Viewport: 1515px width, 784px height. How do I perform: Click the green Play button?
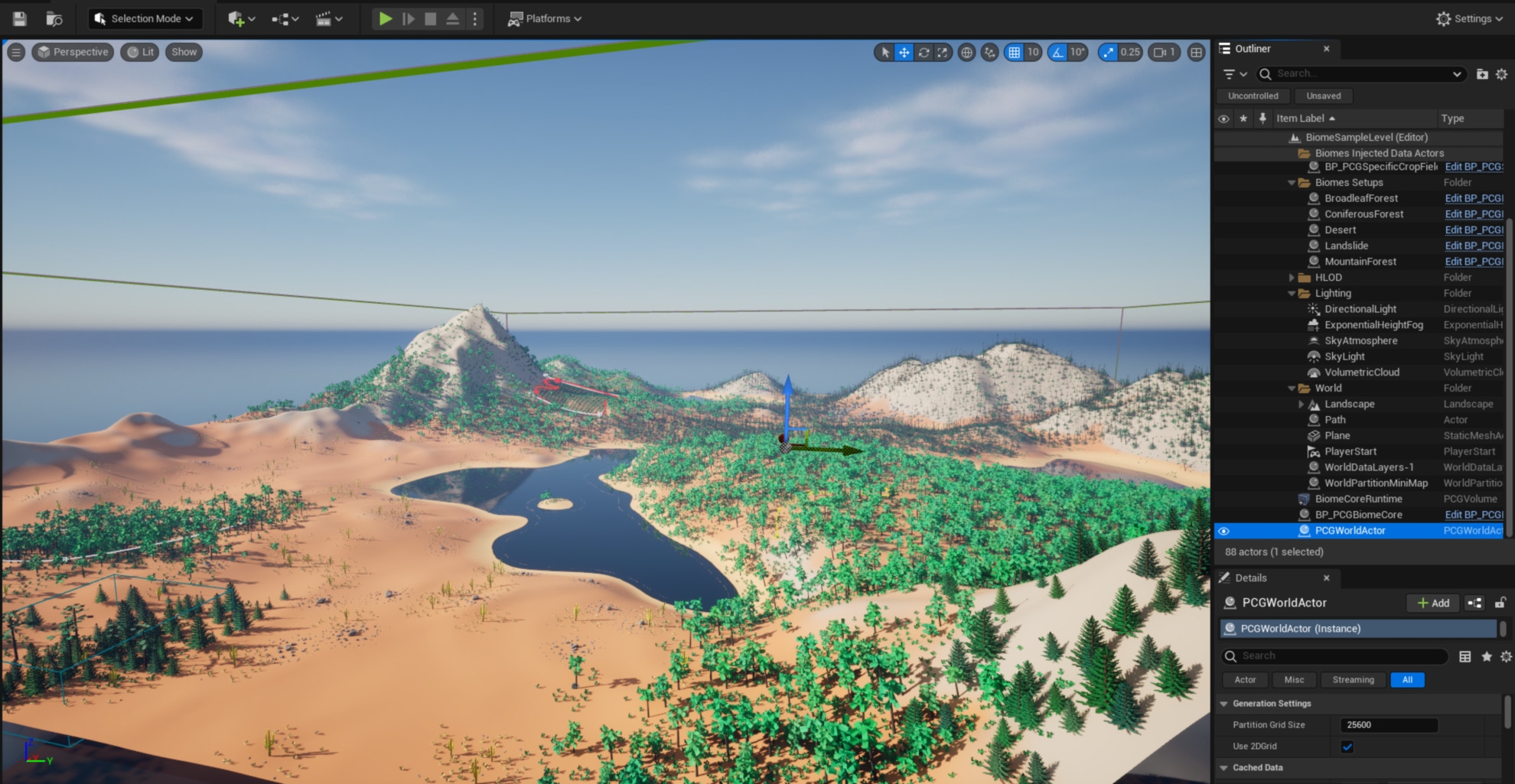pos(386,18)
